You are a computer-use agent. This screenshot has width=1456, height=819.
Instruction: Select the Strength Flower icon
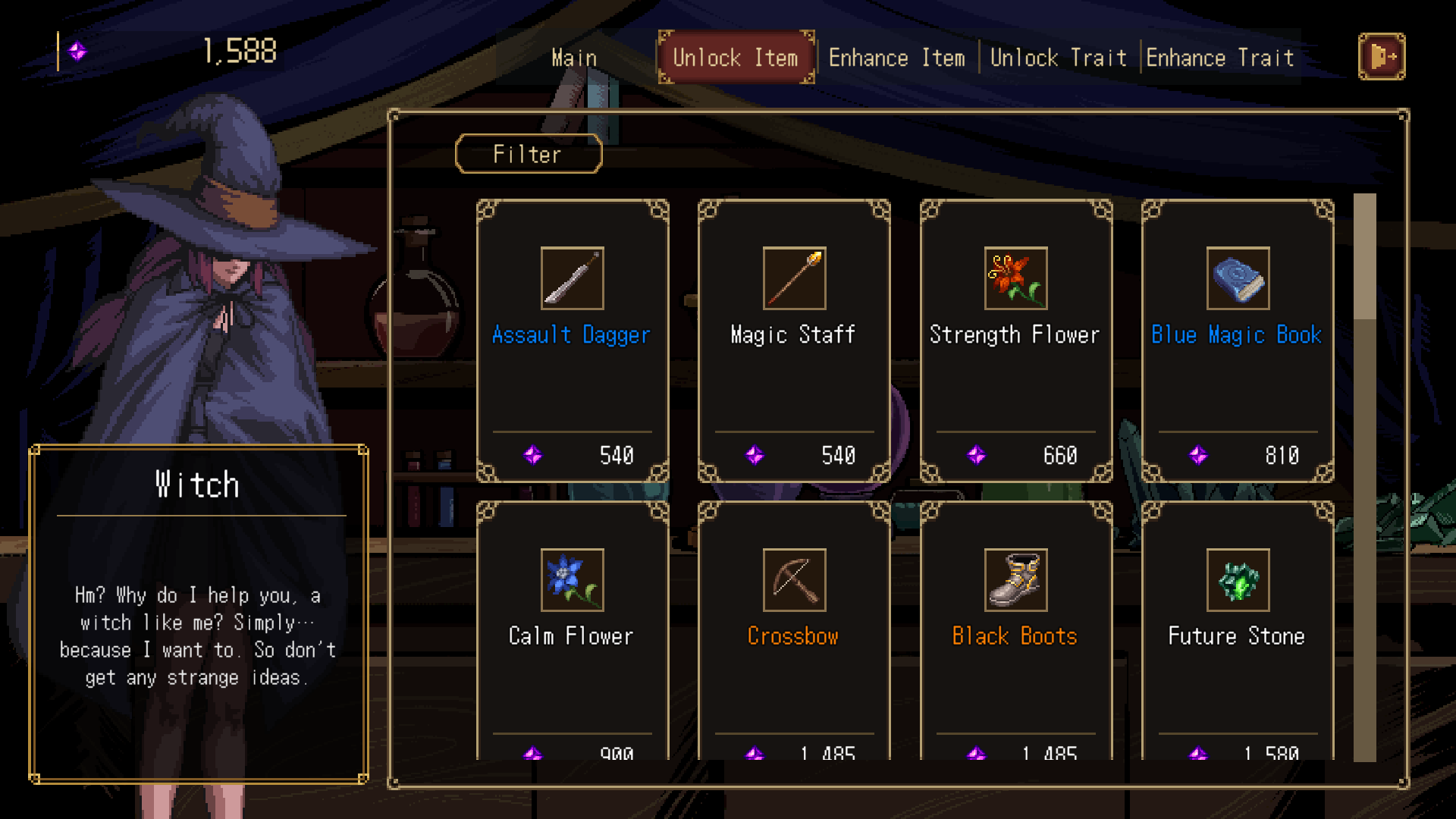(1015, 278)
